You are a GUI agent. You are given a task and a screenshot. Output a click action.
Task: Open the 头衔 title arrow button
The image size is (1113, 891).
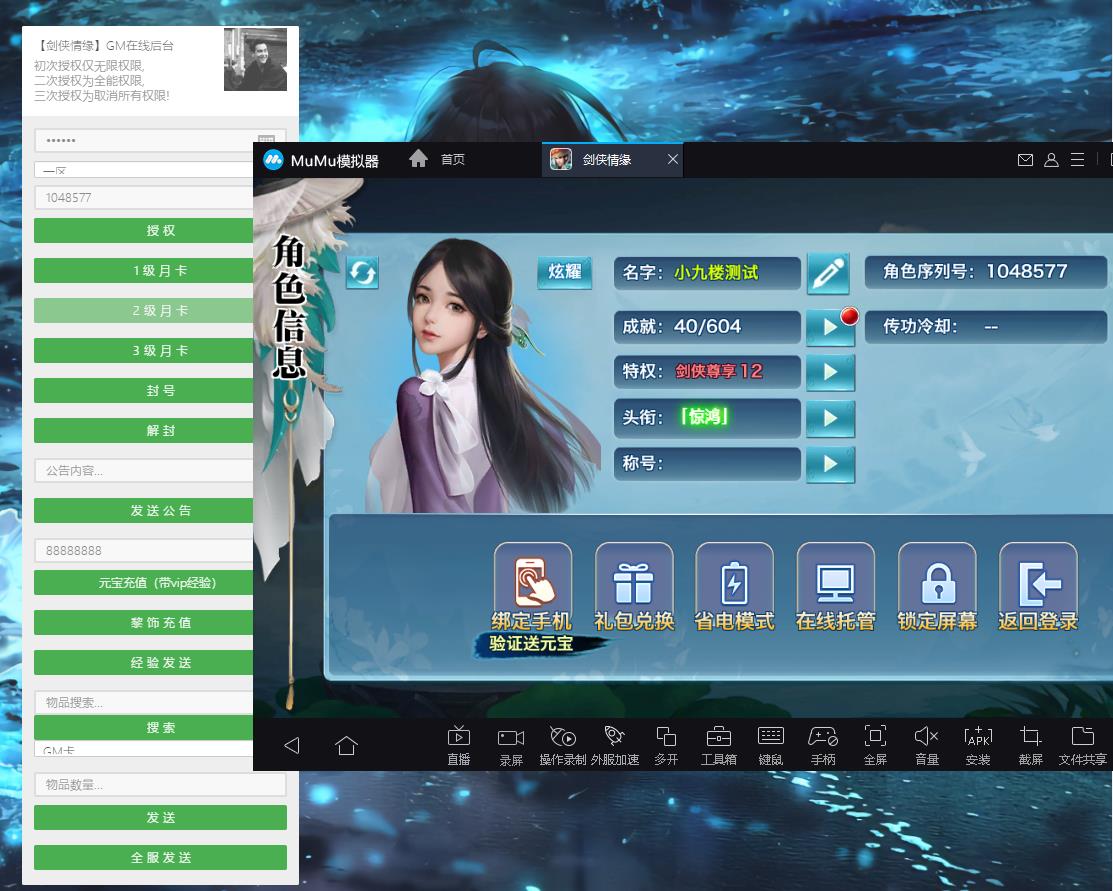click(830, 418)
